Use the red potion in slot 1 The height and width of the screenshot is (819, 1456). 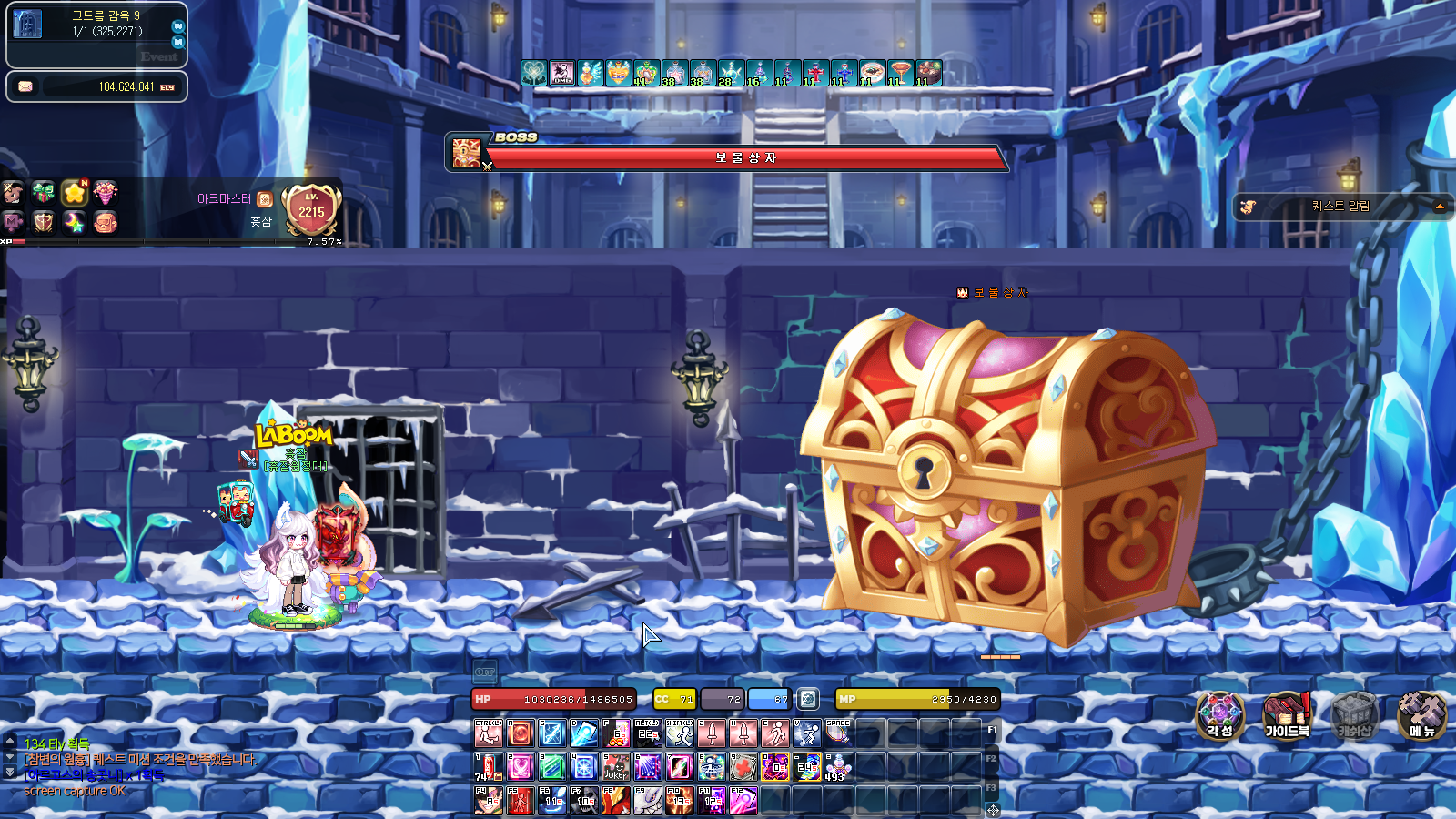point(489,767)
